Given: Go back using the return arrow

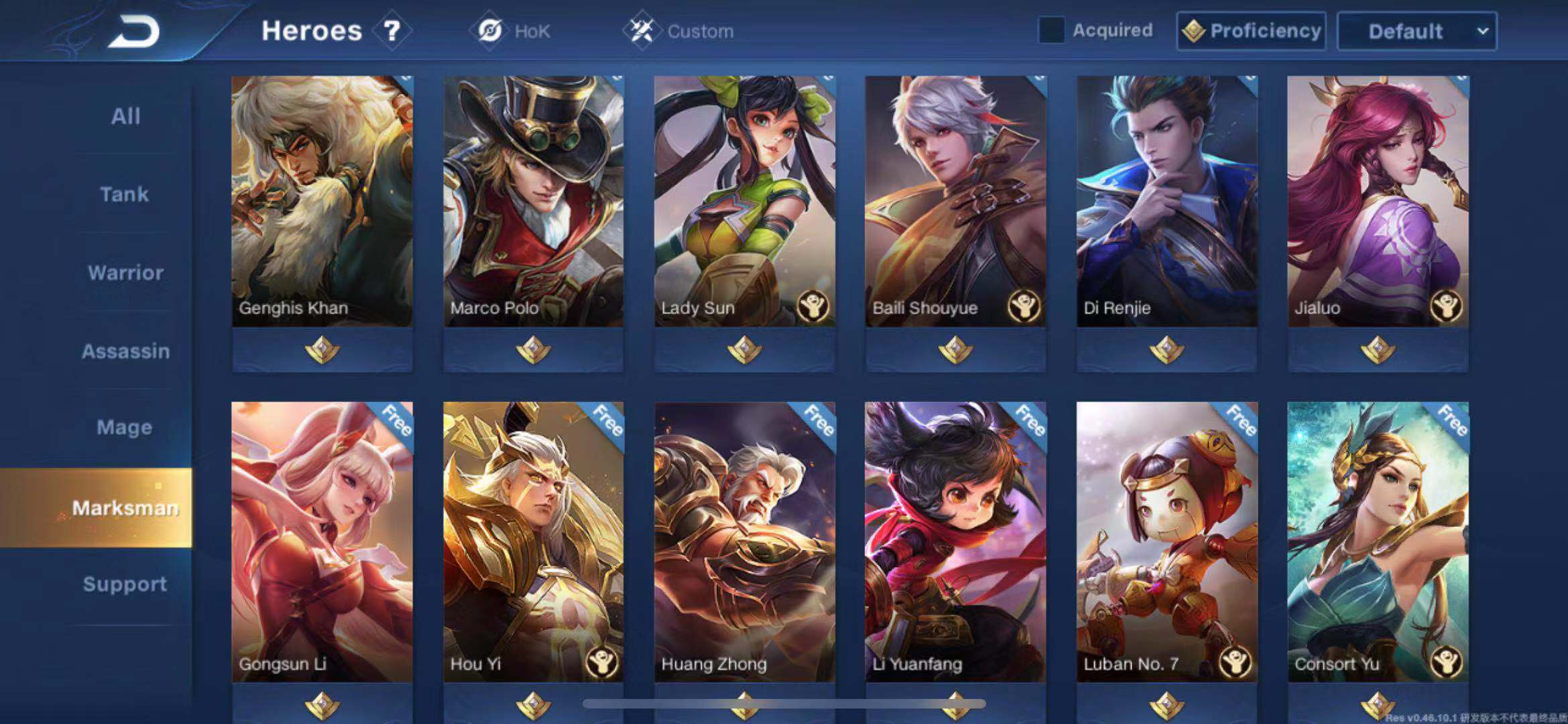Looking at the screenshot, I should 134,32.
